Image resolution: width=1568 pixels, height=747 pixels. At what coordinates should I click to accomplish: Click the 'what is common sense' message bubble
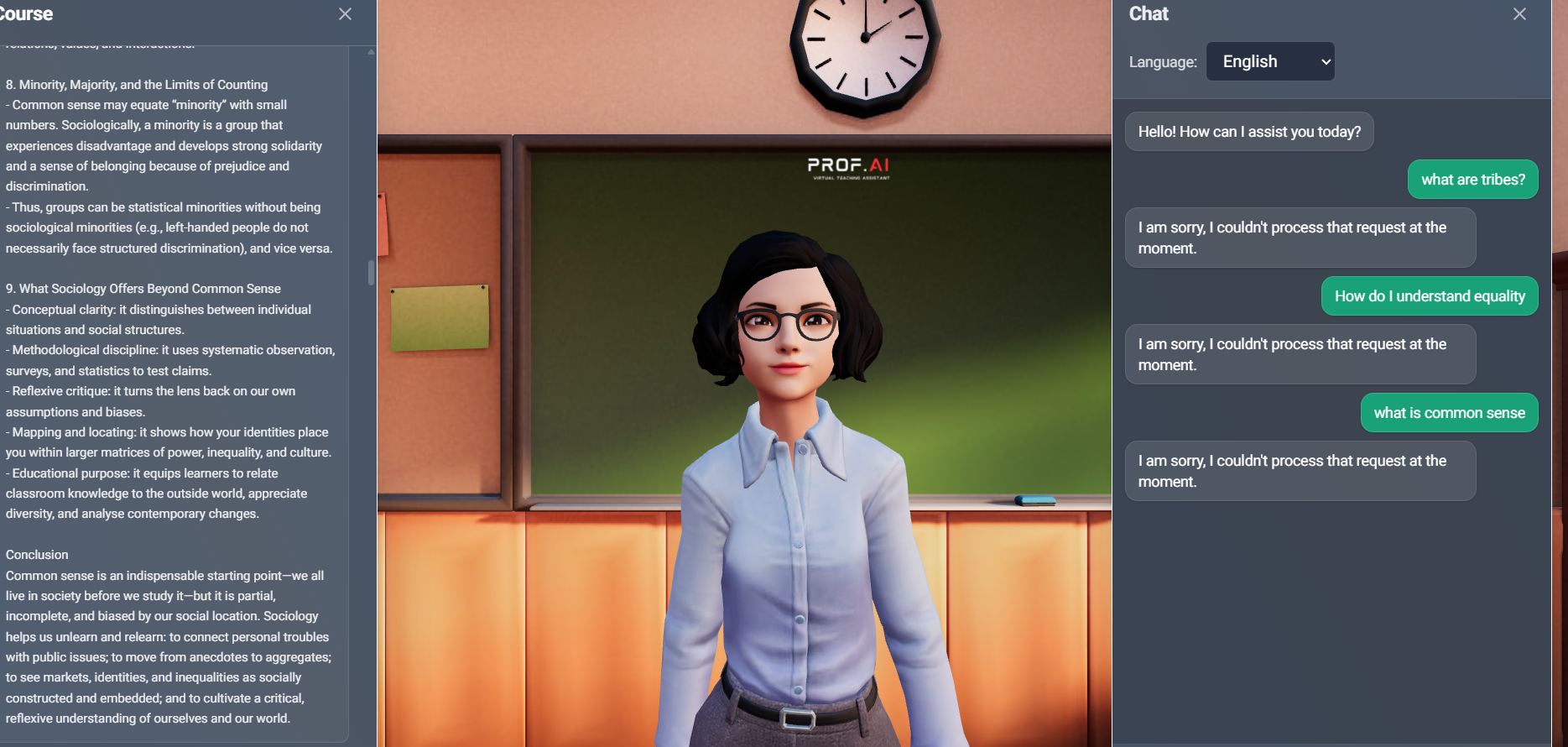[x=1449, y=412]
